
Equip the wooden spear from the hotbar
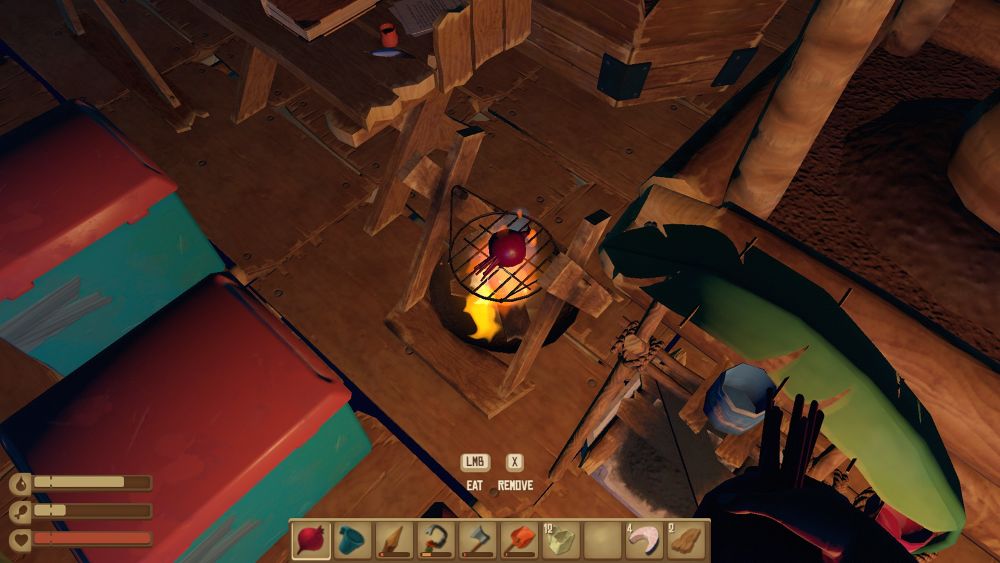pos(394,541)
